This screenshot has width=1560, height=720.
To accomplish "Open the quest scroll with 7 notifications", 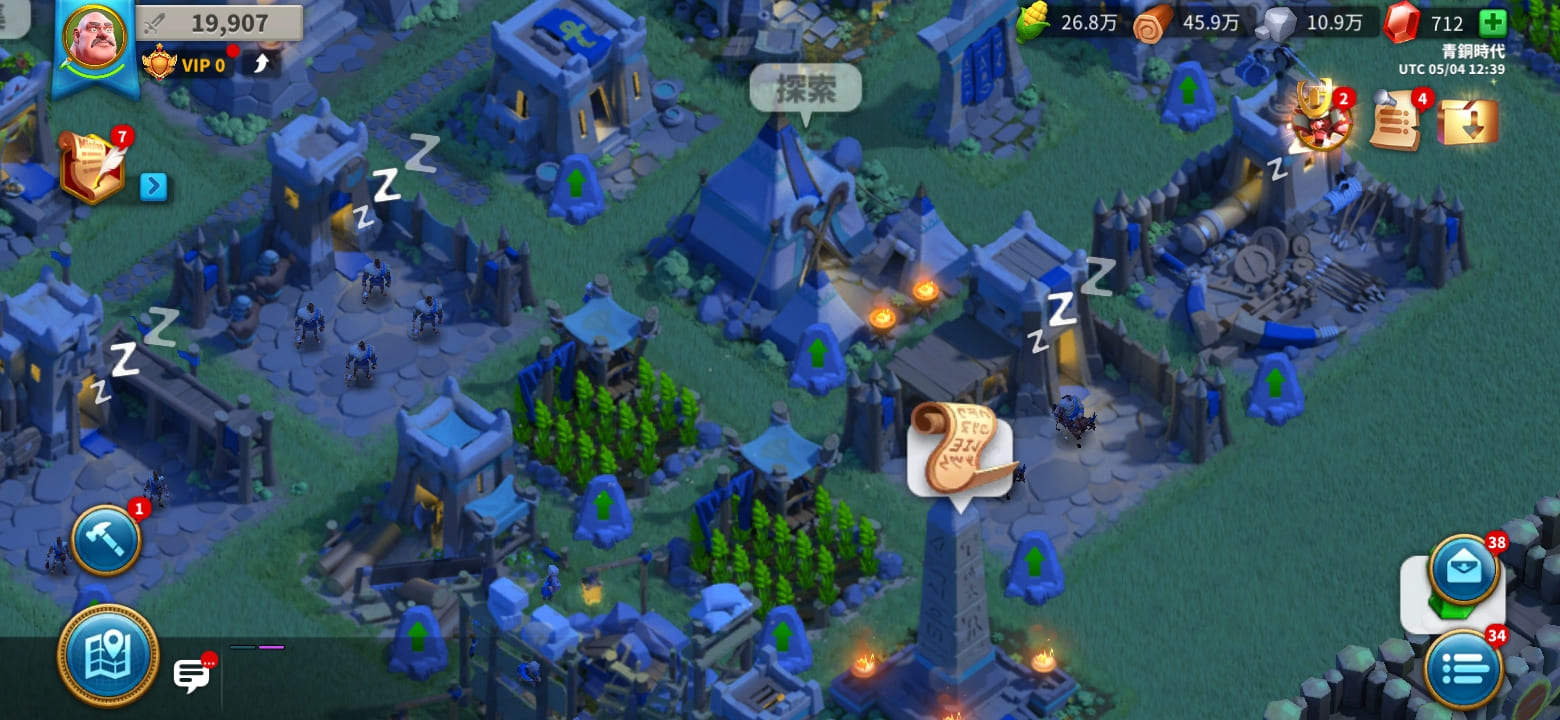I will coord(92,168).
